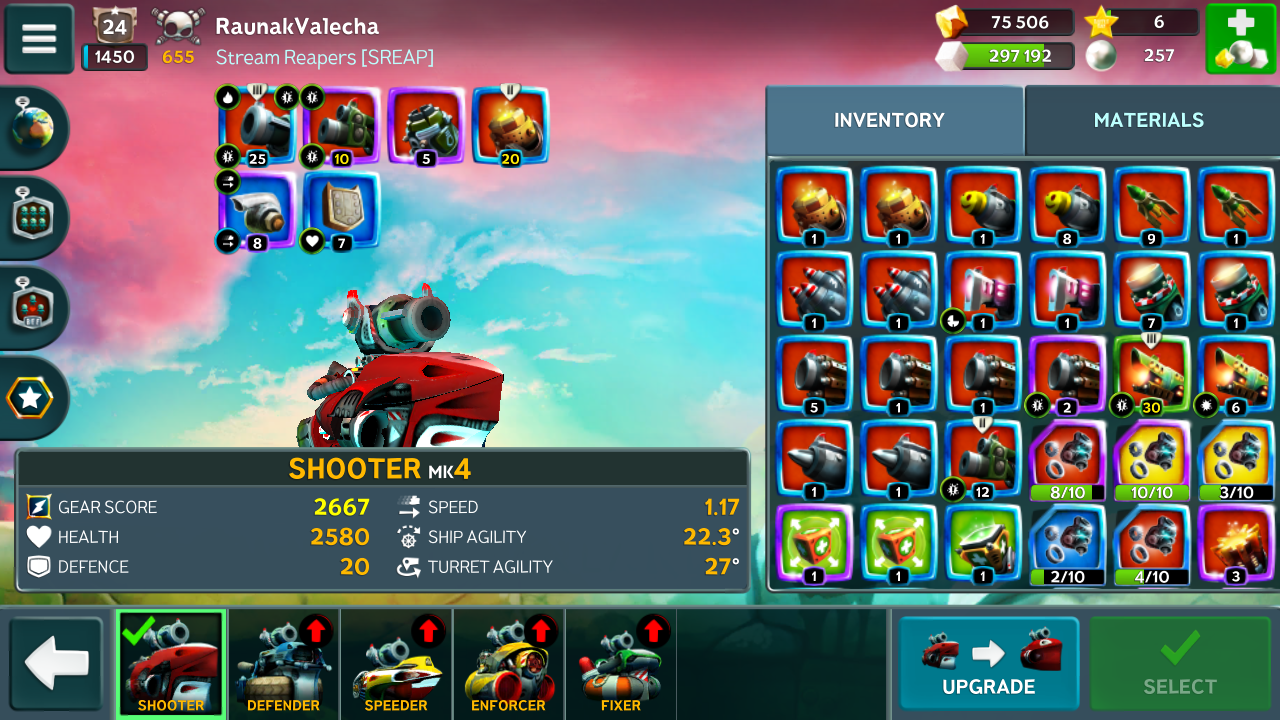This screenshot has height=720, width=1280.
Task: Pick the 10/10 yellow parts item
Action: click(x=1151, y=459)
